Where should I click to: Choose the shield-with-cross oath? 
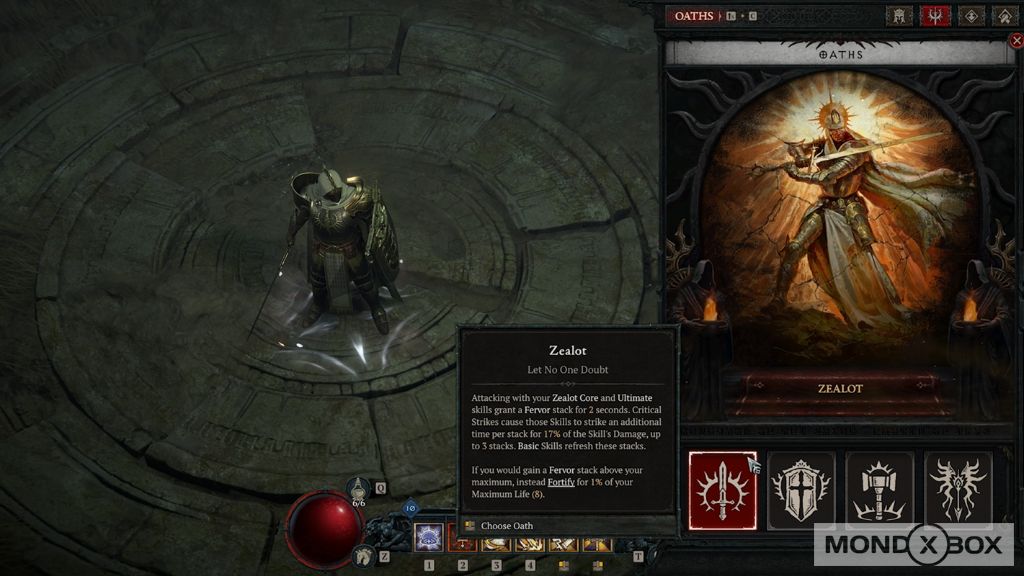[801, 490]
